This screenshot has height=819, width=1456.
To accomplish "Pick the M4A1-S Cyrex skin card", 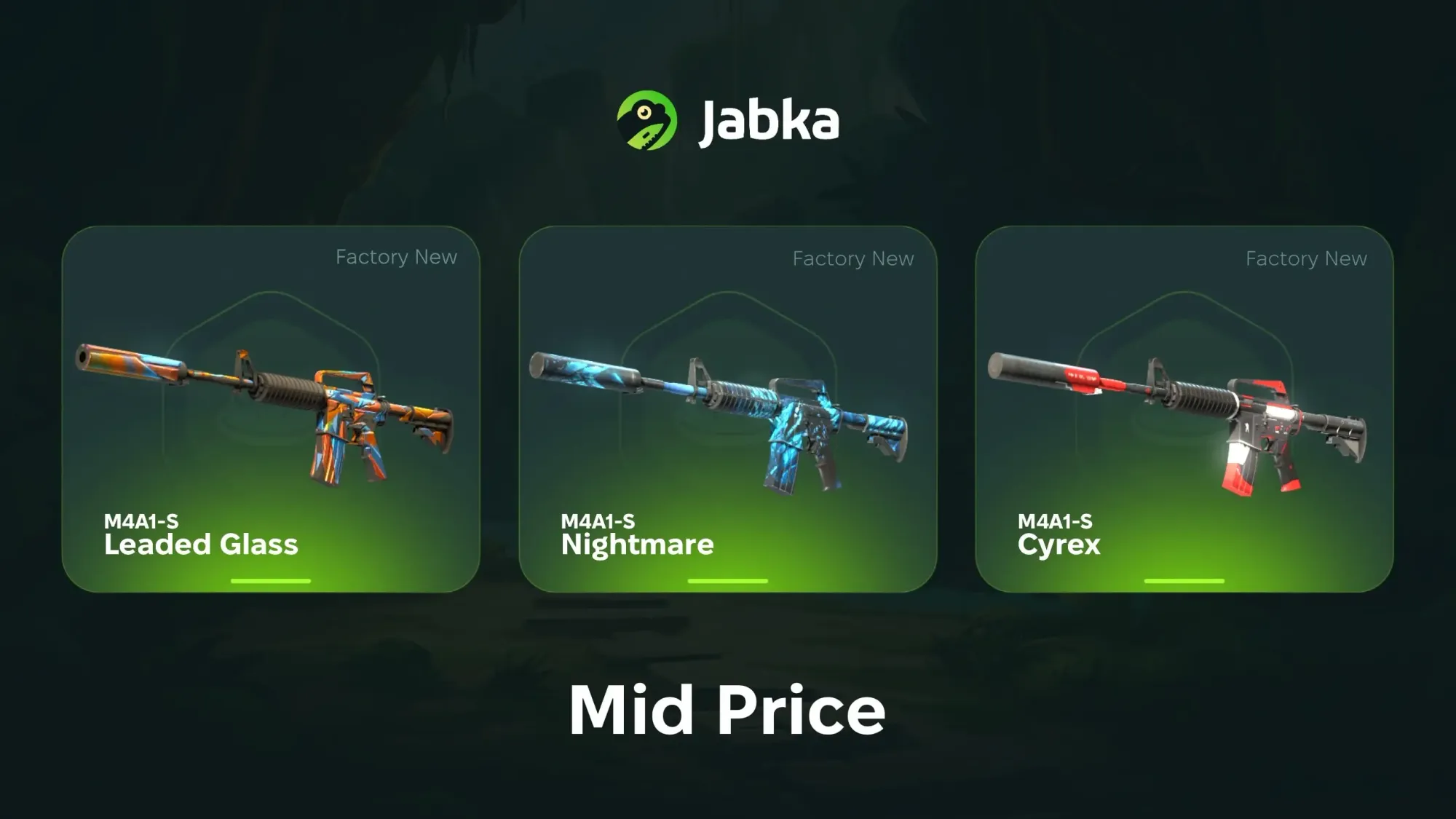I will 1184,409.
